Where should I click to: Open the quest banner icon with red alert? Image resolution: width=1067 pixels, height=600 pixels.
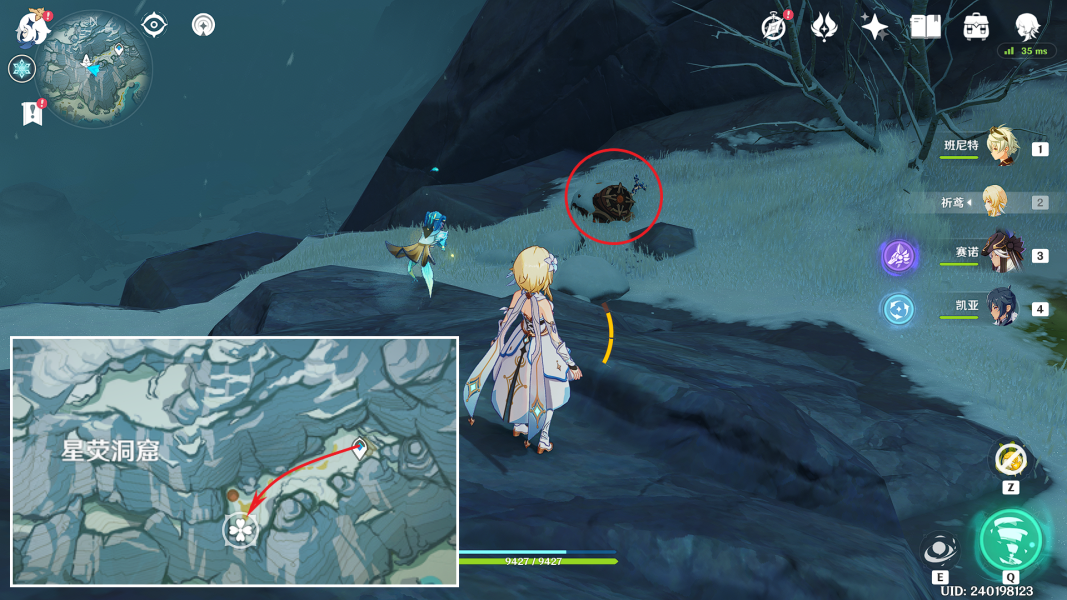tap(32, 113)
